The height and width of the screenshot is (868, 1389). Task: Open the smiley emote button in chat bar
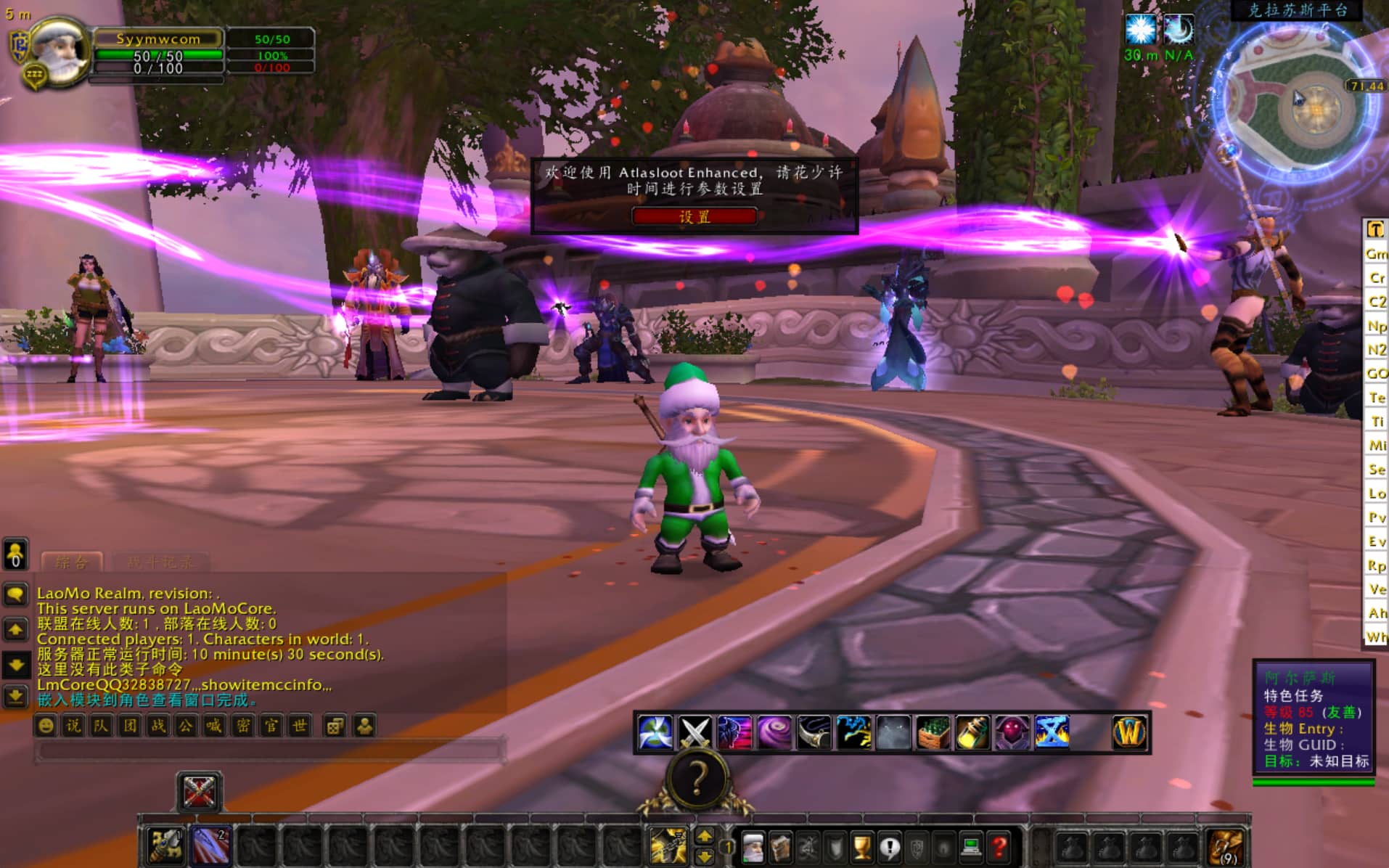[x=46, y=726]
